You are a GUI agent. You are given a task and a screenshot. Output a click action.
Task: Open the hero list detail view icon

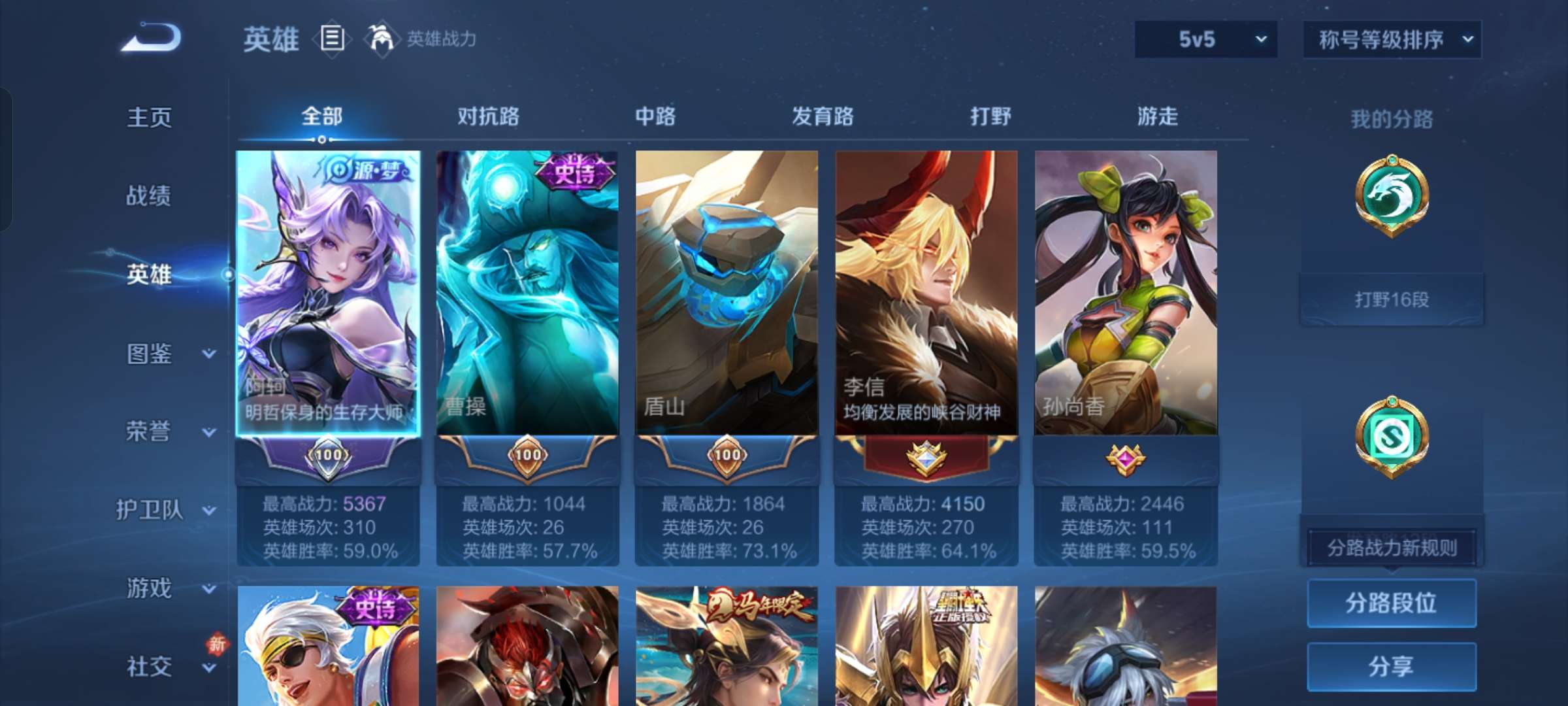coord(332,39)
